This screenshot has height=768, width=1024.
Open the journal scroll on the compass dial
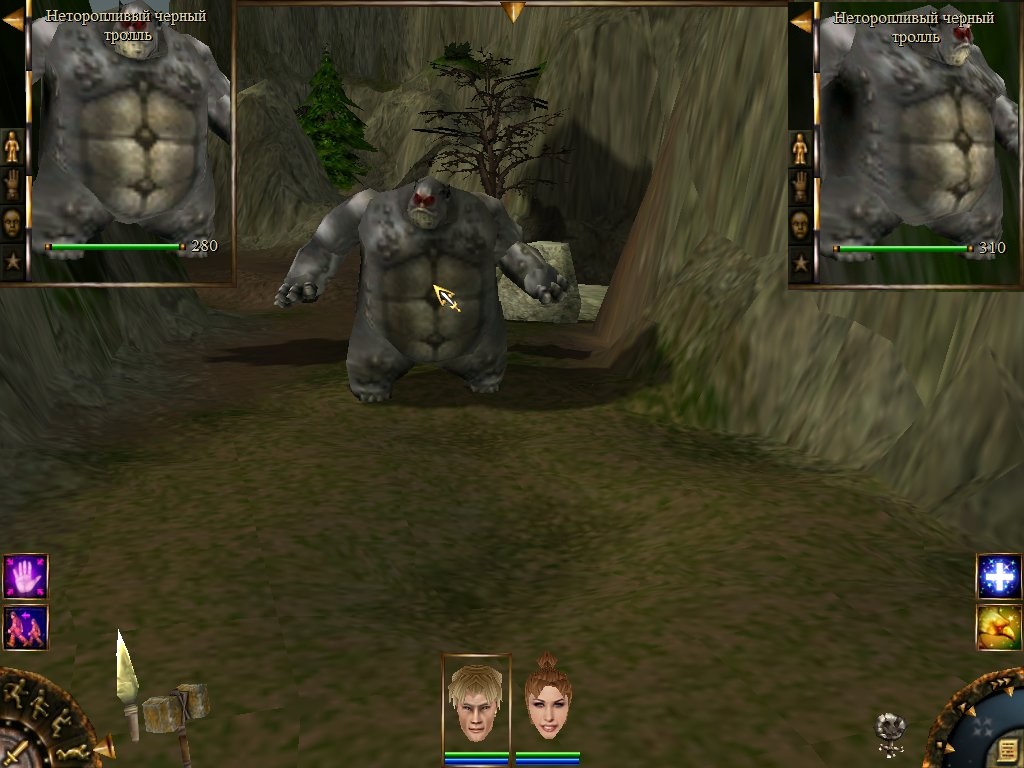coord(1007,751)
